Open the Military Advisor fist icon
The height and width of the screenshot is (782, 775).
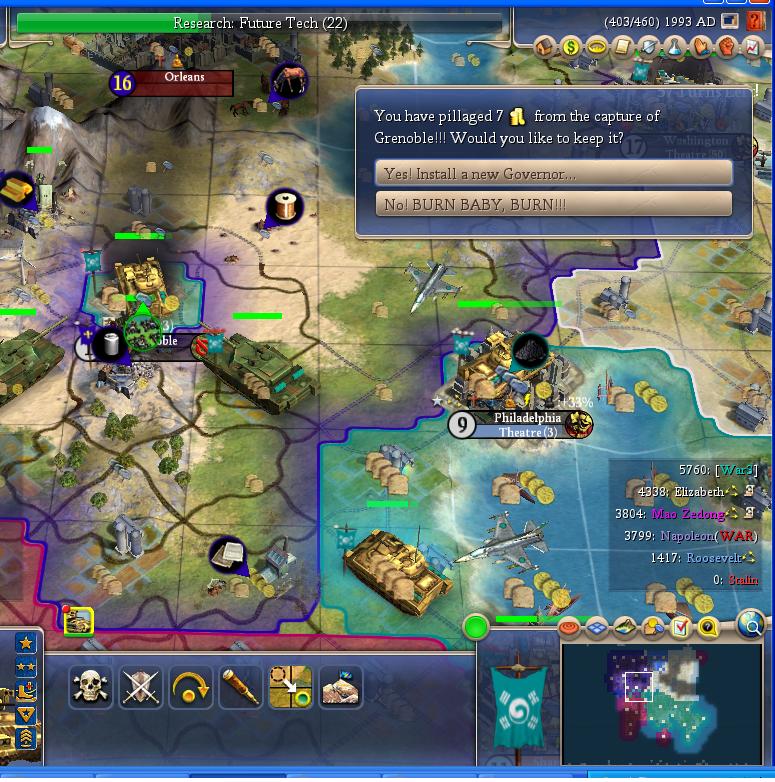726,46
